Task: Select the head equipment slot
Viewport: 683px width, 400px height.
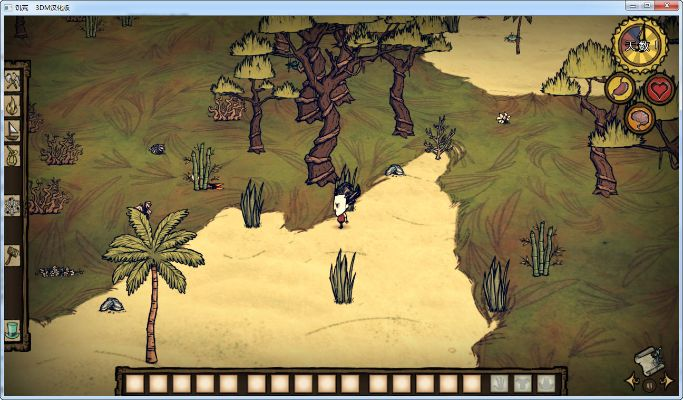Action: point(546,383)
